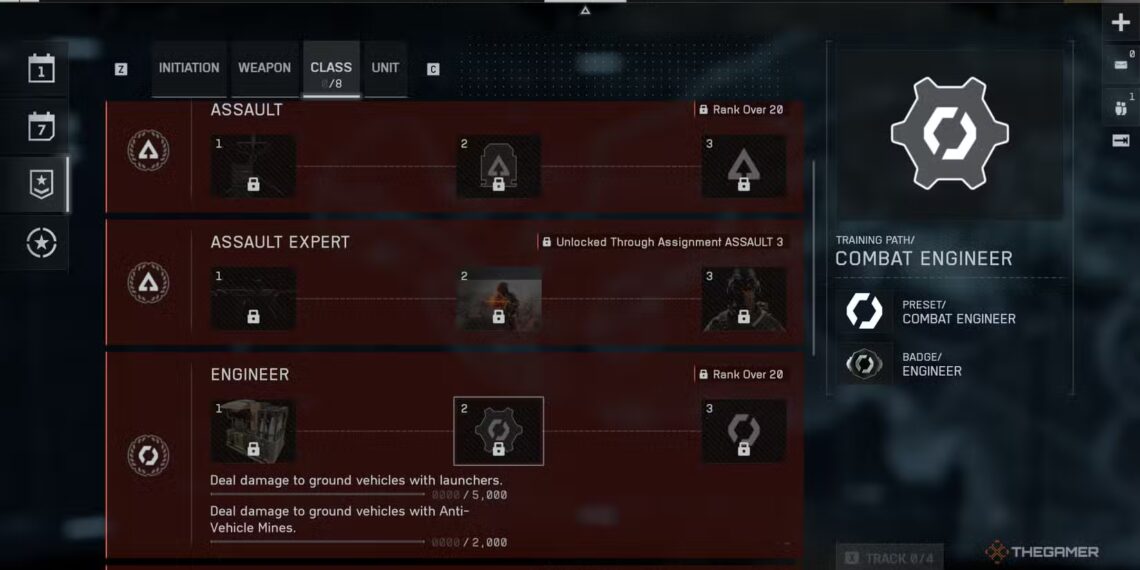Open weekly challenges calendar icon
Screen dimensions: 1140x570
tap(42, 127)
